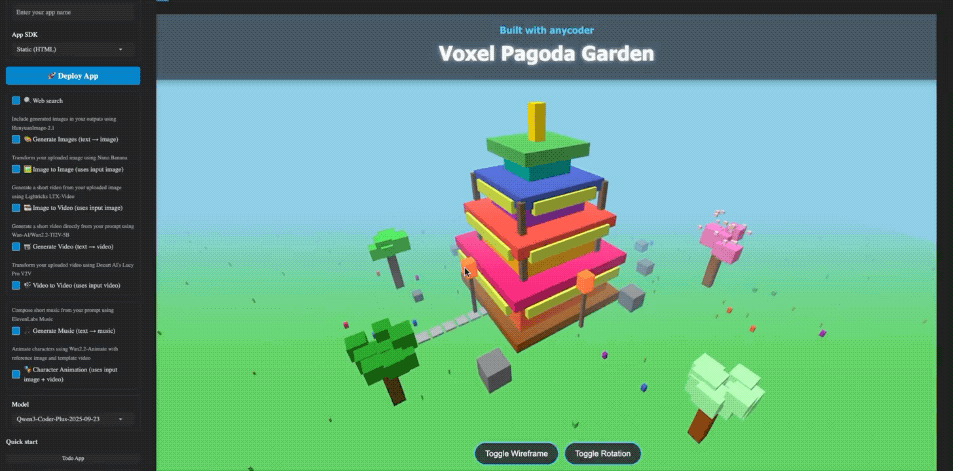
Task: Check the Character Animation option
Action: tap(16, 374)
